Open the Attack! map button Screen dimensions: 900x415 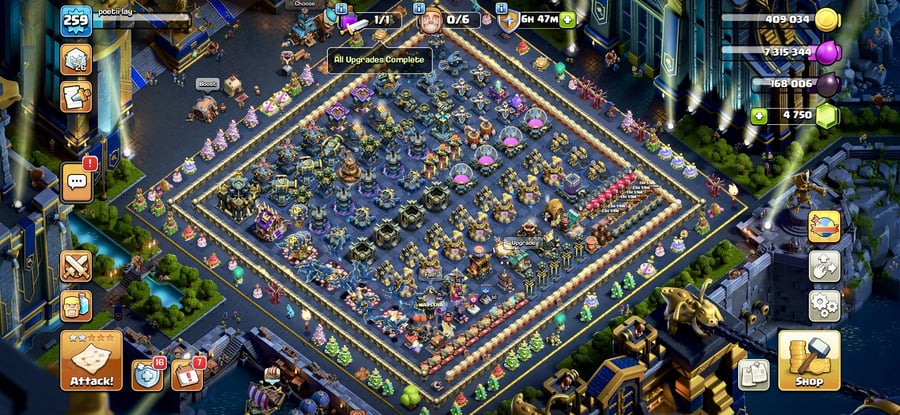91,360
